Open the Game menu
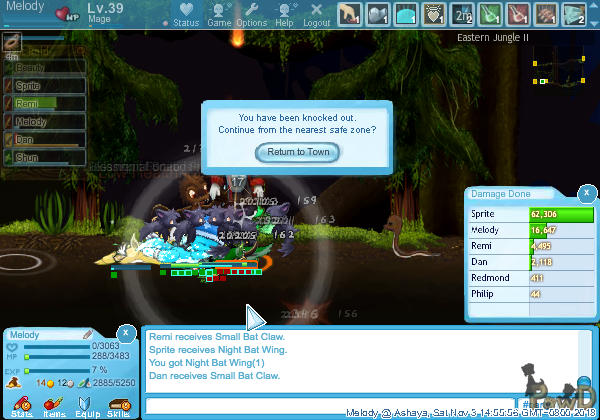Screen dimensions: 600x420 (x=219, y=14)
